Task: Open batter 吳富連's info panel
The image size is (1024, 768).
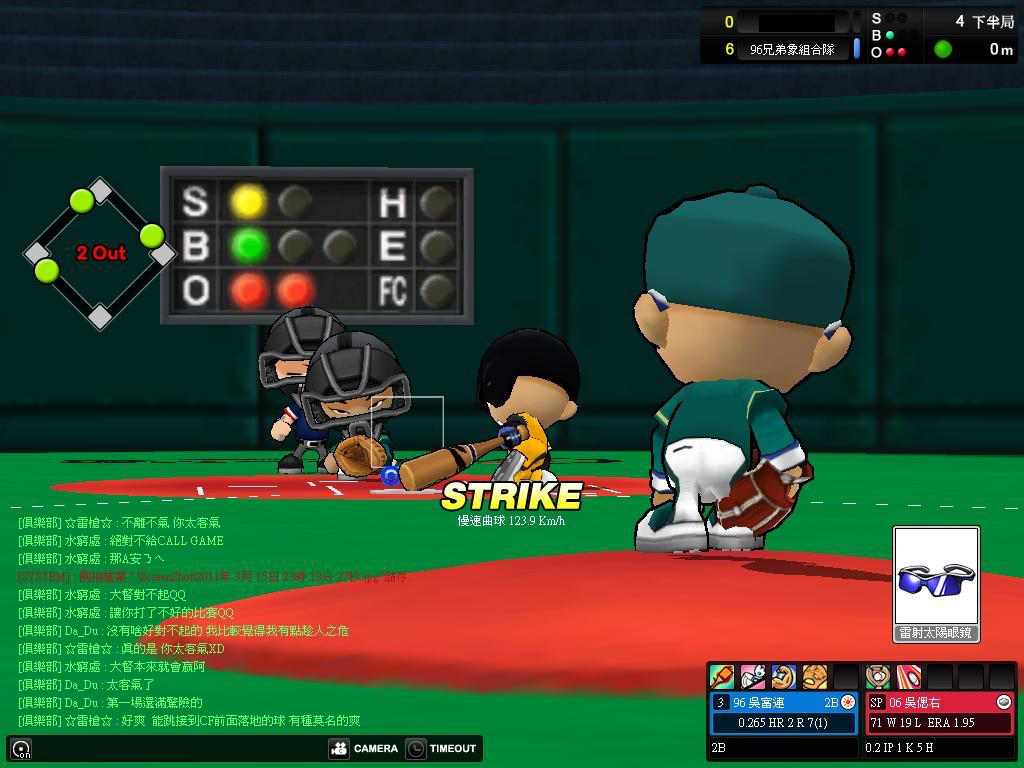Action: tap(784, 712)
